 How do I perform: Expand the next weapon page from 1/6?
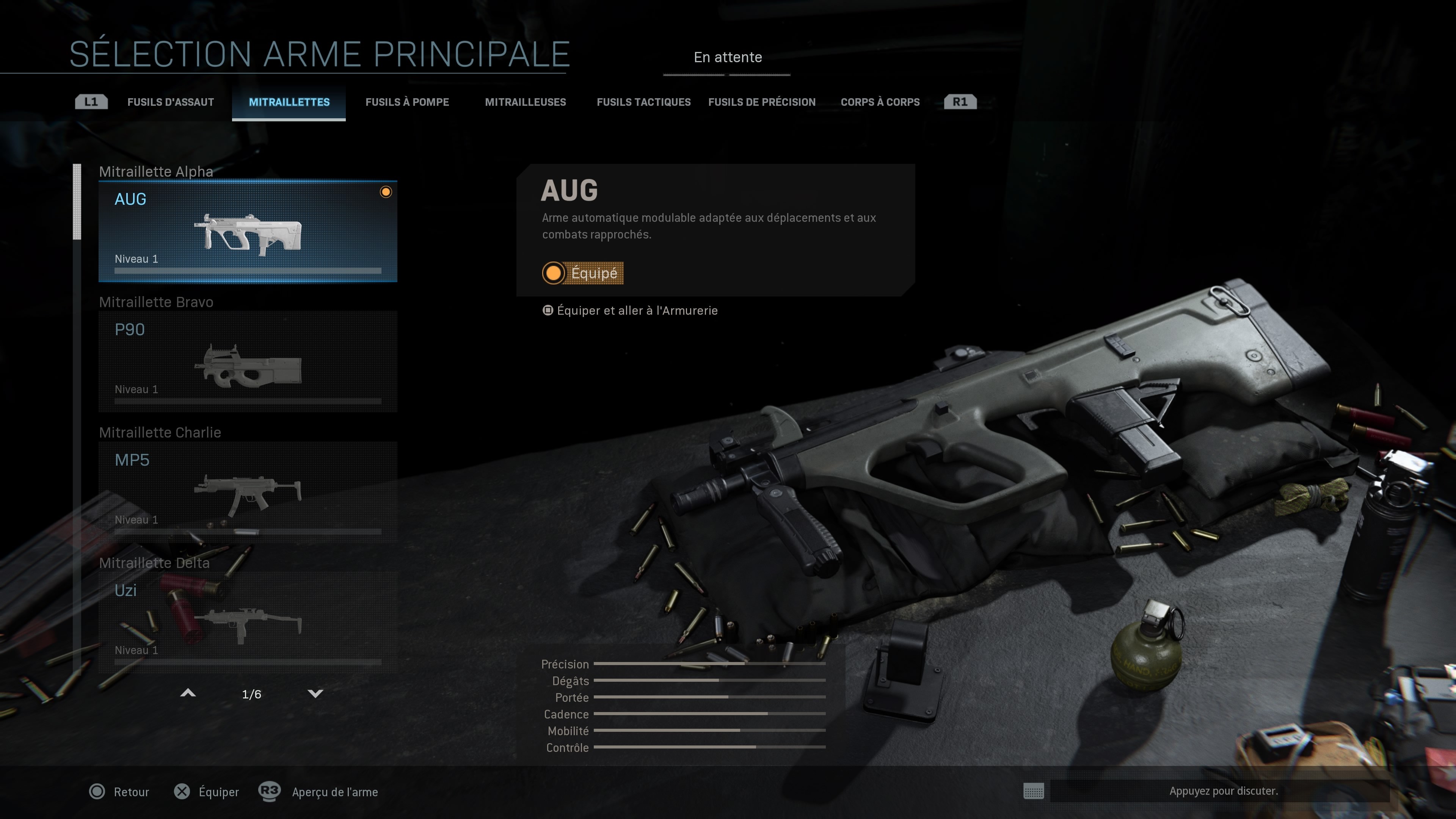251,694
